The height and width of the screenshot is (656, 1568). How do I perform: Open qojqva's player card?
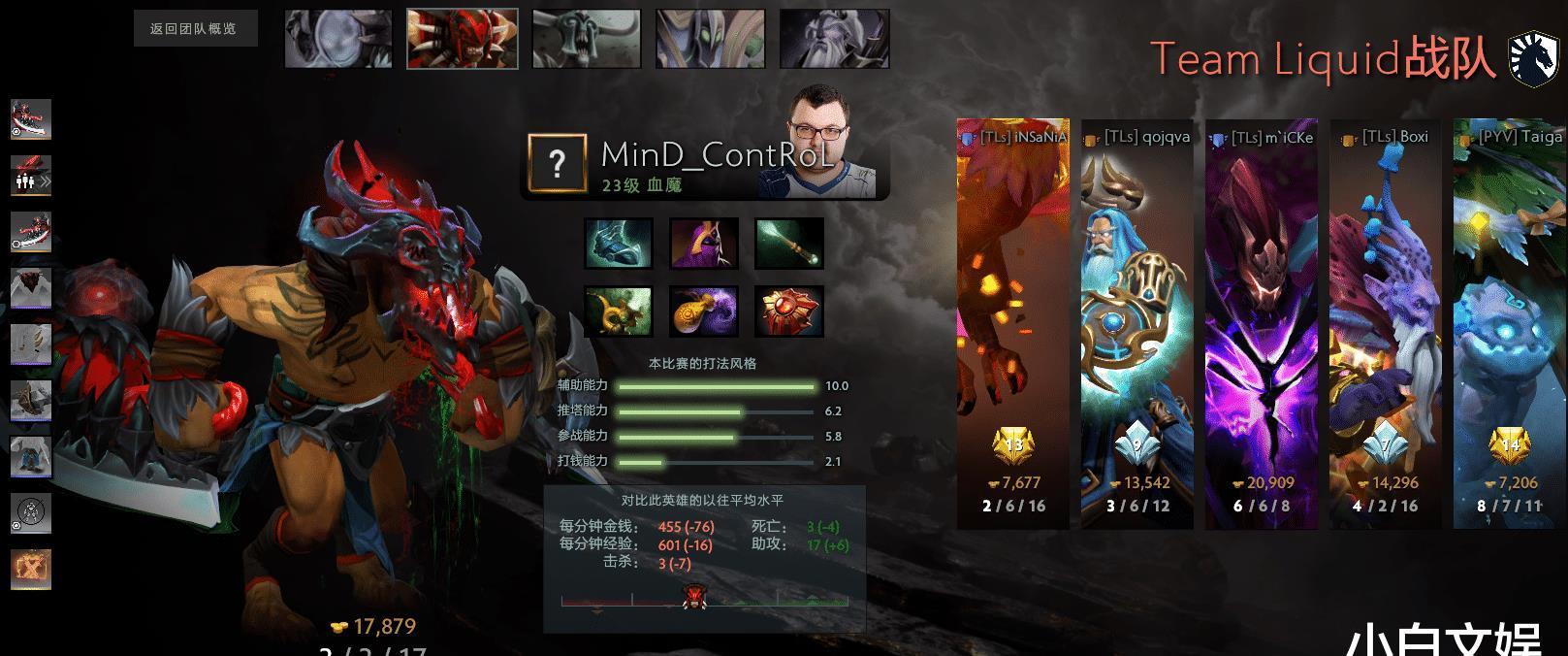(x=1137, y=323)
